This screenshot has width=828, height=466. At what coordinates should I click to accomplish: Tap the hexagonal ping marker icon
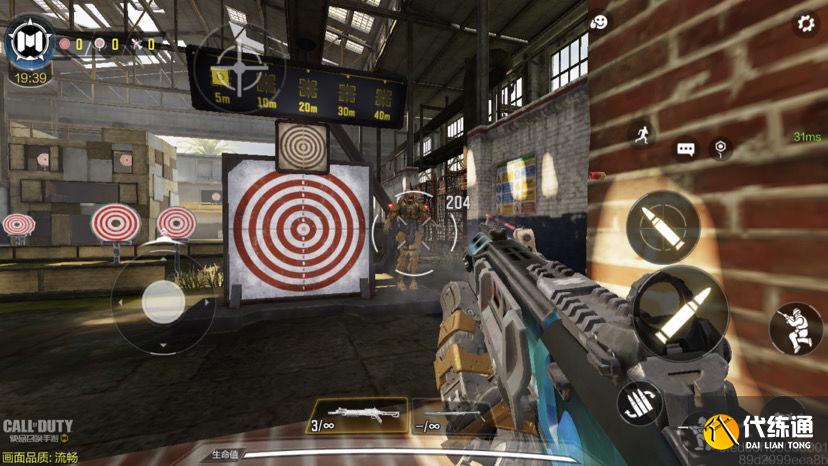click(x=719, y=149)
